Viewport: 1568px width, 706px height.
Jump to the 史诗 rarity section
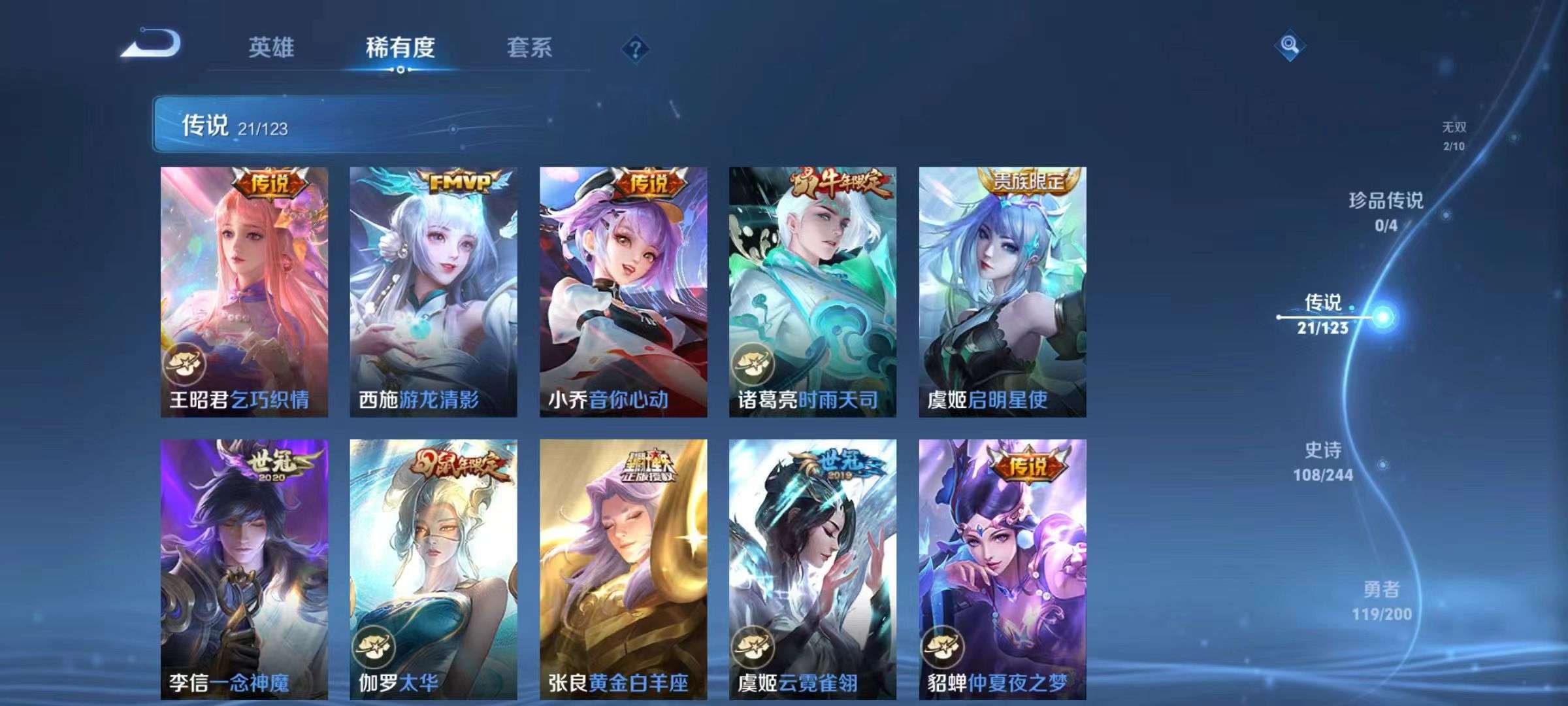tap(1323, 462)
